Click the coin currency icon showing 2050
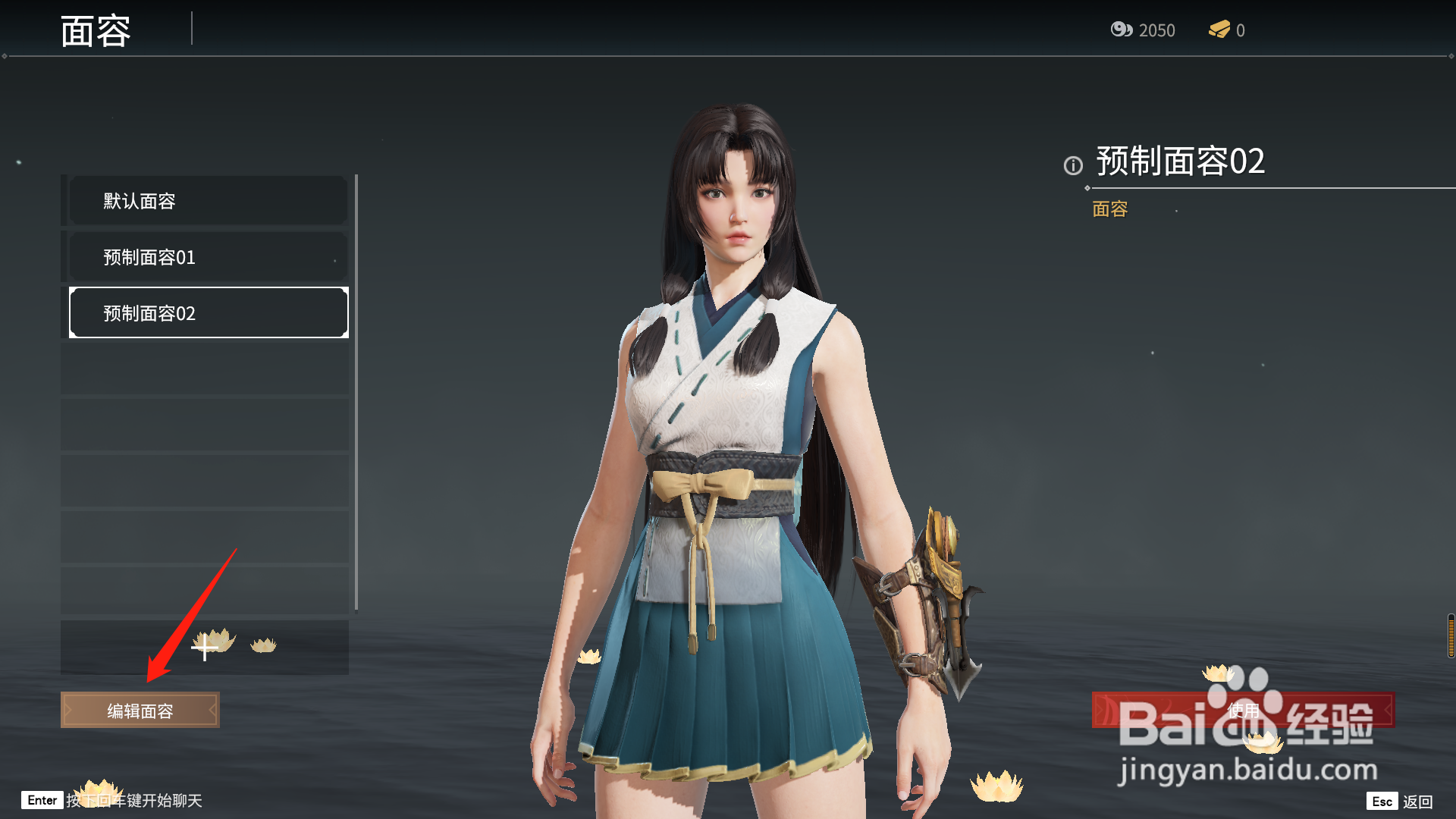 1121,30
